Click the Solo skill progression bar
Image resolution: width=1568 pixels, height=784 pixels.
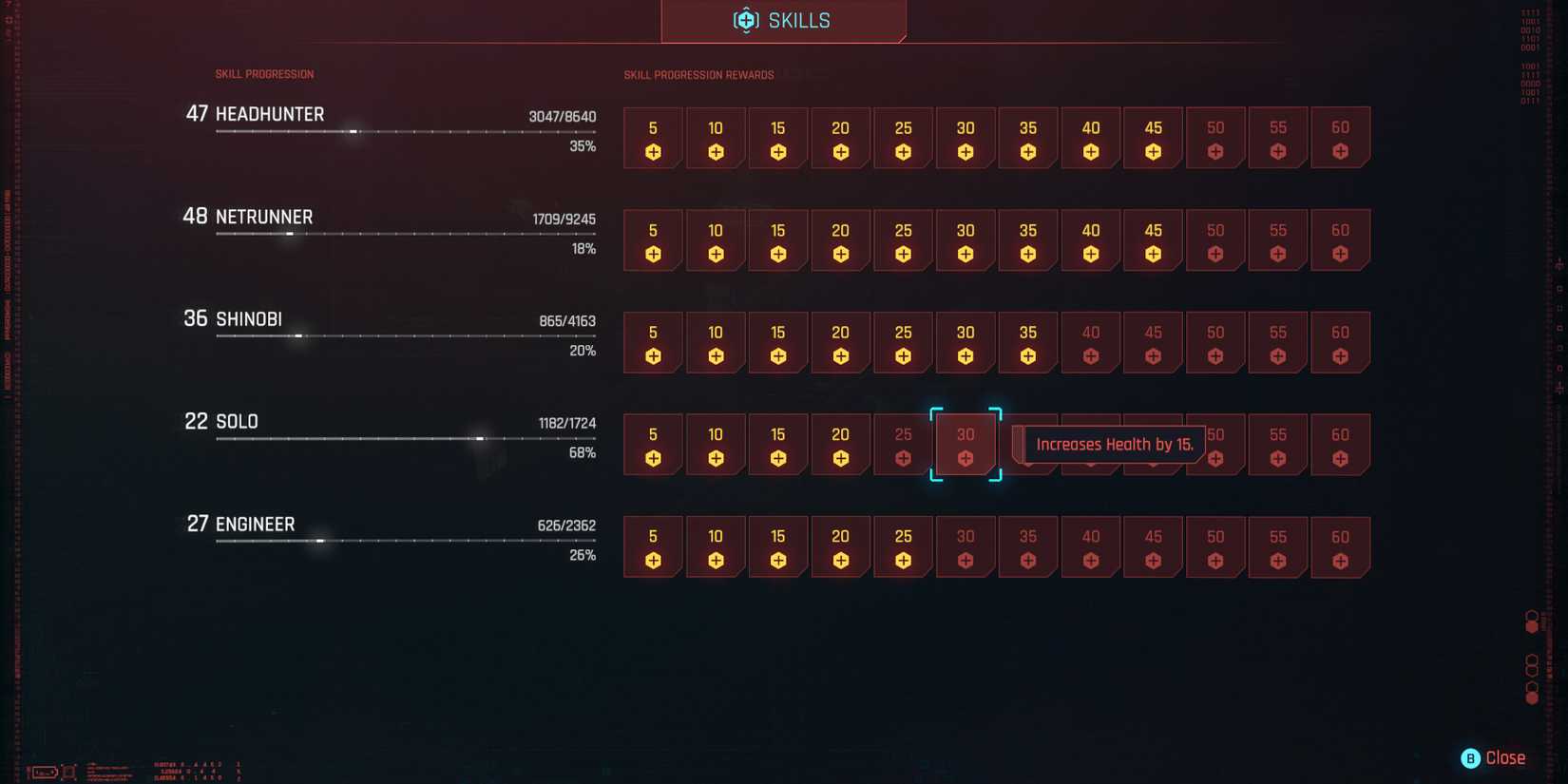[x=407, y=437]
